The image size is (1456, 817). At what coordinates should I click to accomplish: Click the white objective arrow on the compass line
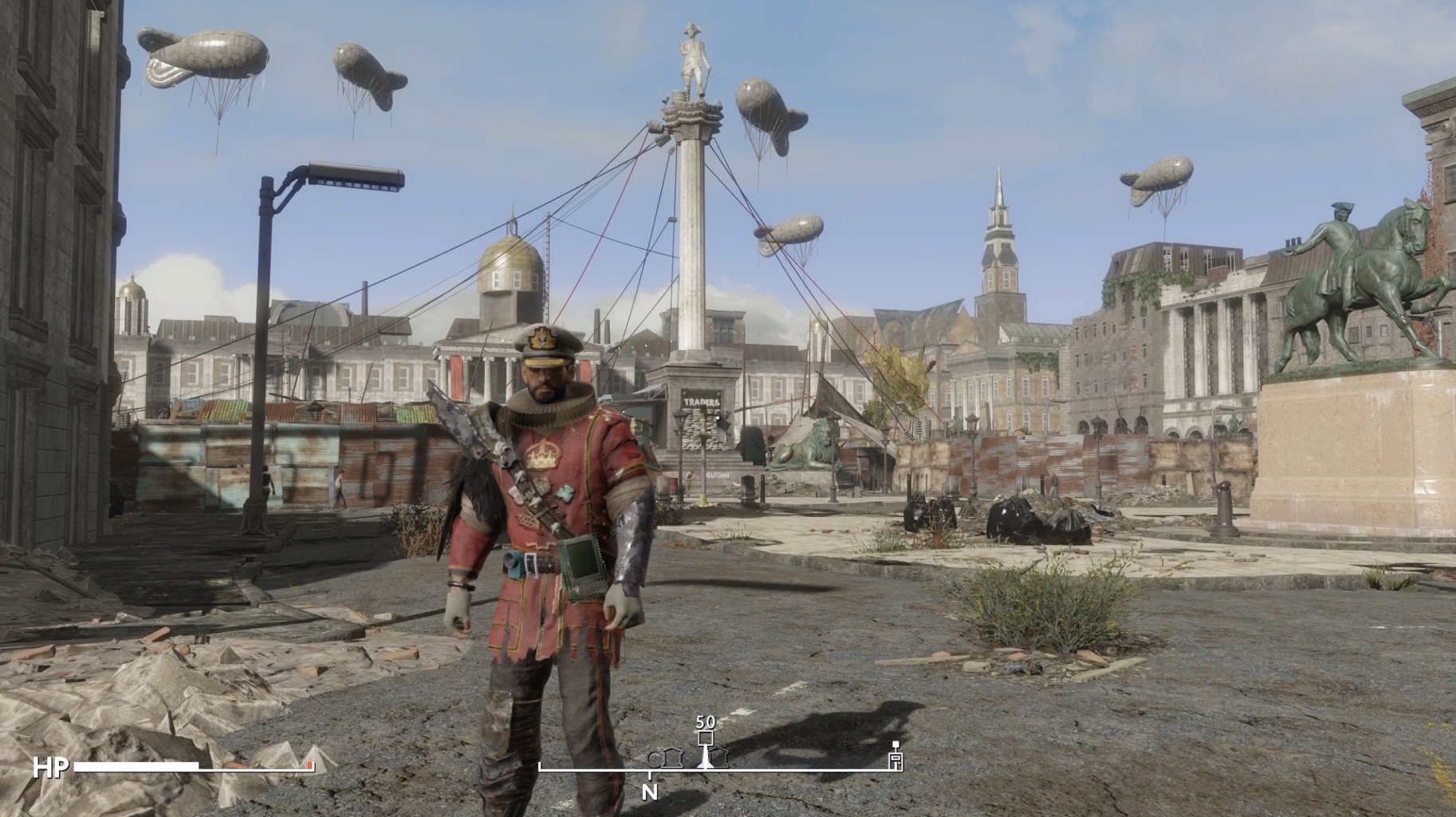point(705,760)
